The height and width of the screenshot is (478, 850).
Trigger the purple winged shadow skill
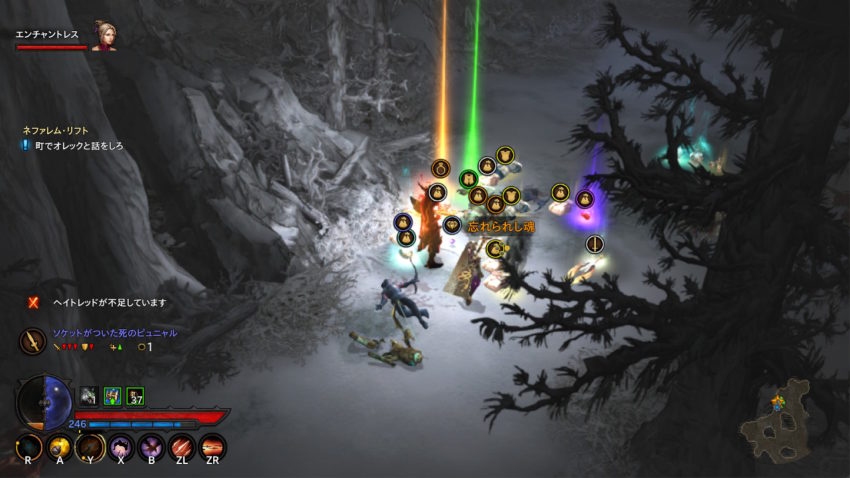pos(151,447)
